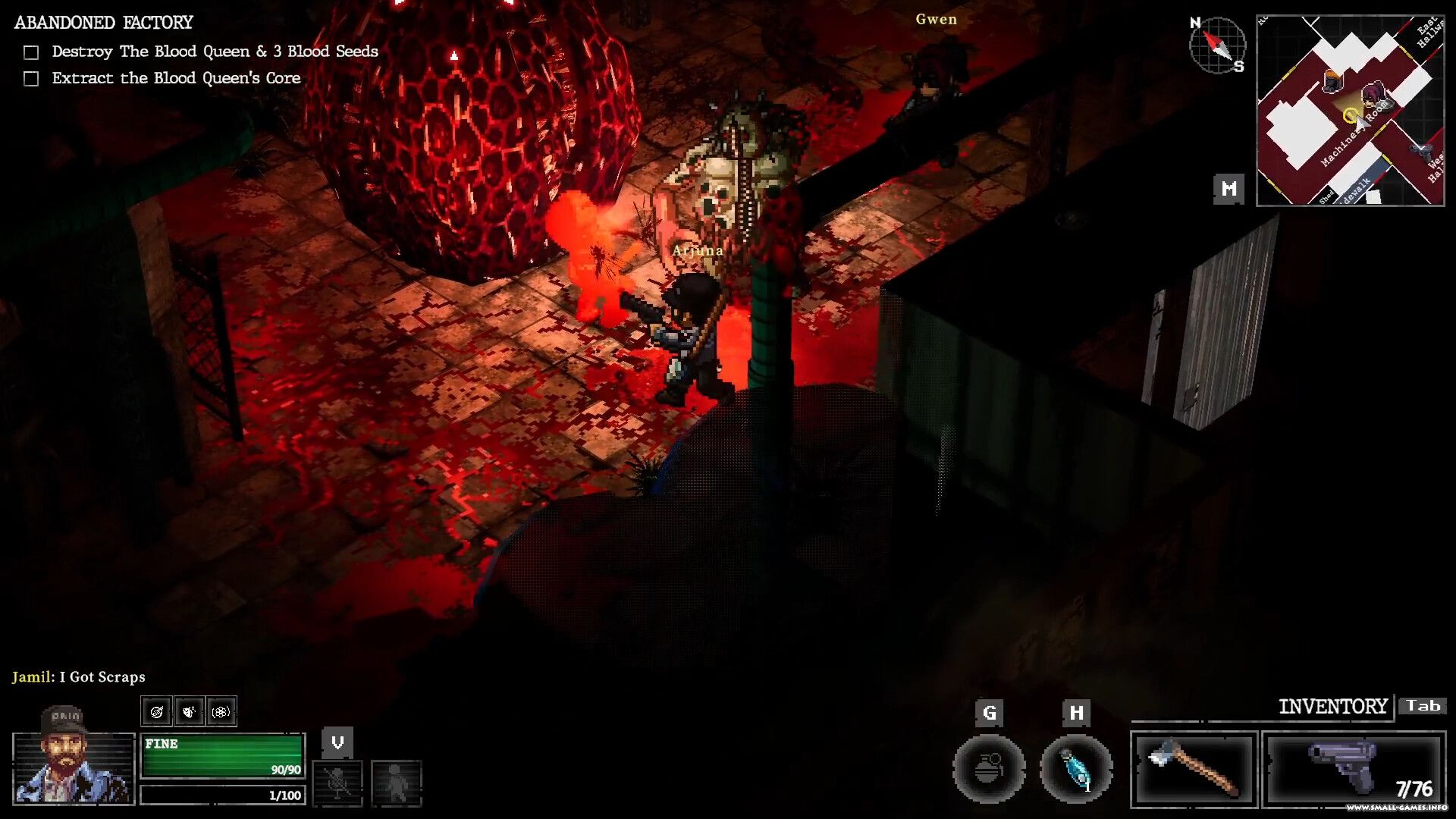The image size is (1456, 819).
Task: Select the pistol weapon slot
Action: [x=1354, y=769]
